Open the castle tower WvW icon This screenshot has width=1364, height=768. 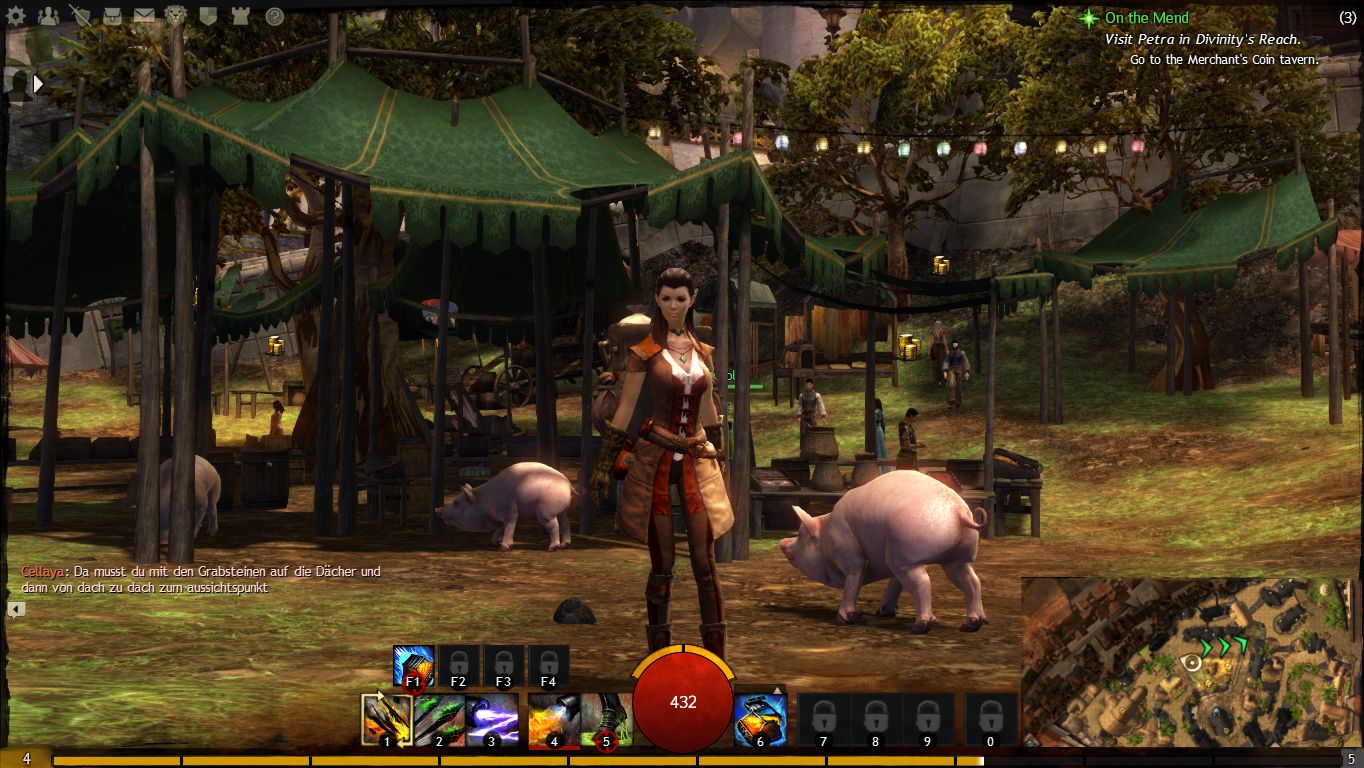pyautogui.click(x=240, y=16)
